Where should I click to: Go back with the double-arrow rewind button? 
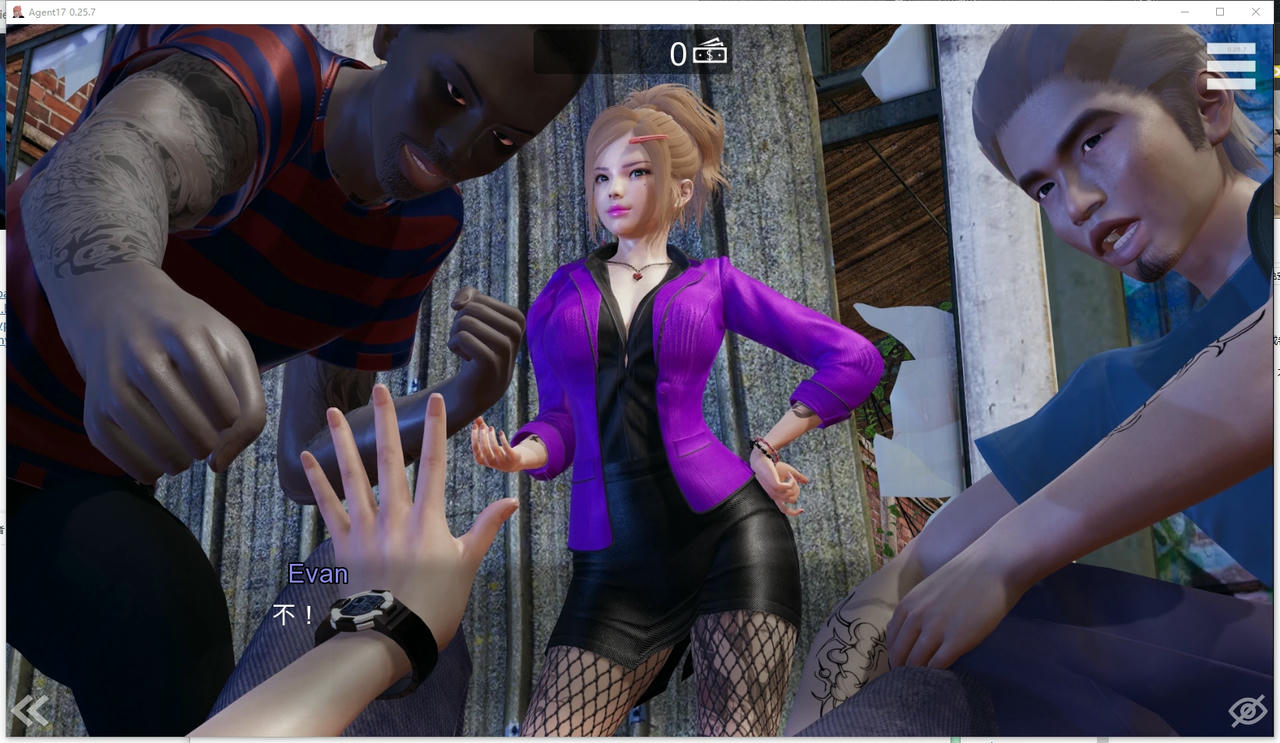coord(30,710)
